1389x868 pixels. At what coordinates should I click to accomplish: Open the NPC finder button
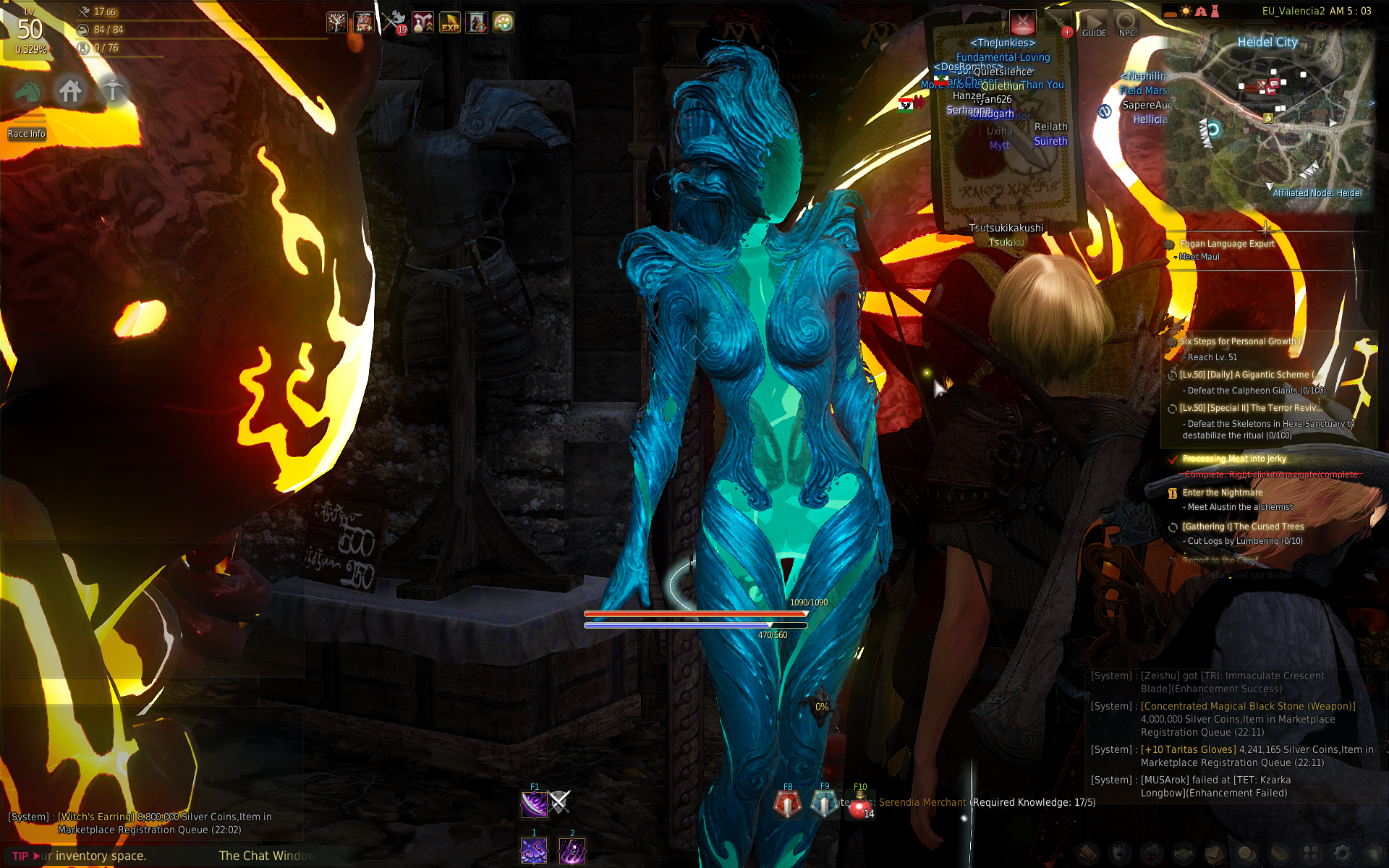[x=1126, y=24]
